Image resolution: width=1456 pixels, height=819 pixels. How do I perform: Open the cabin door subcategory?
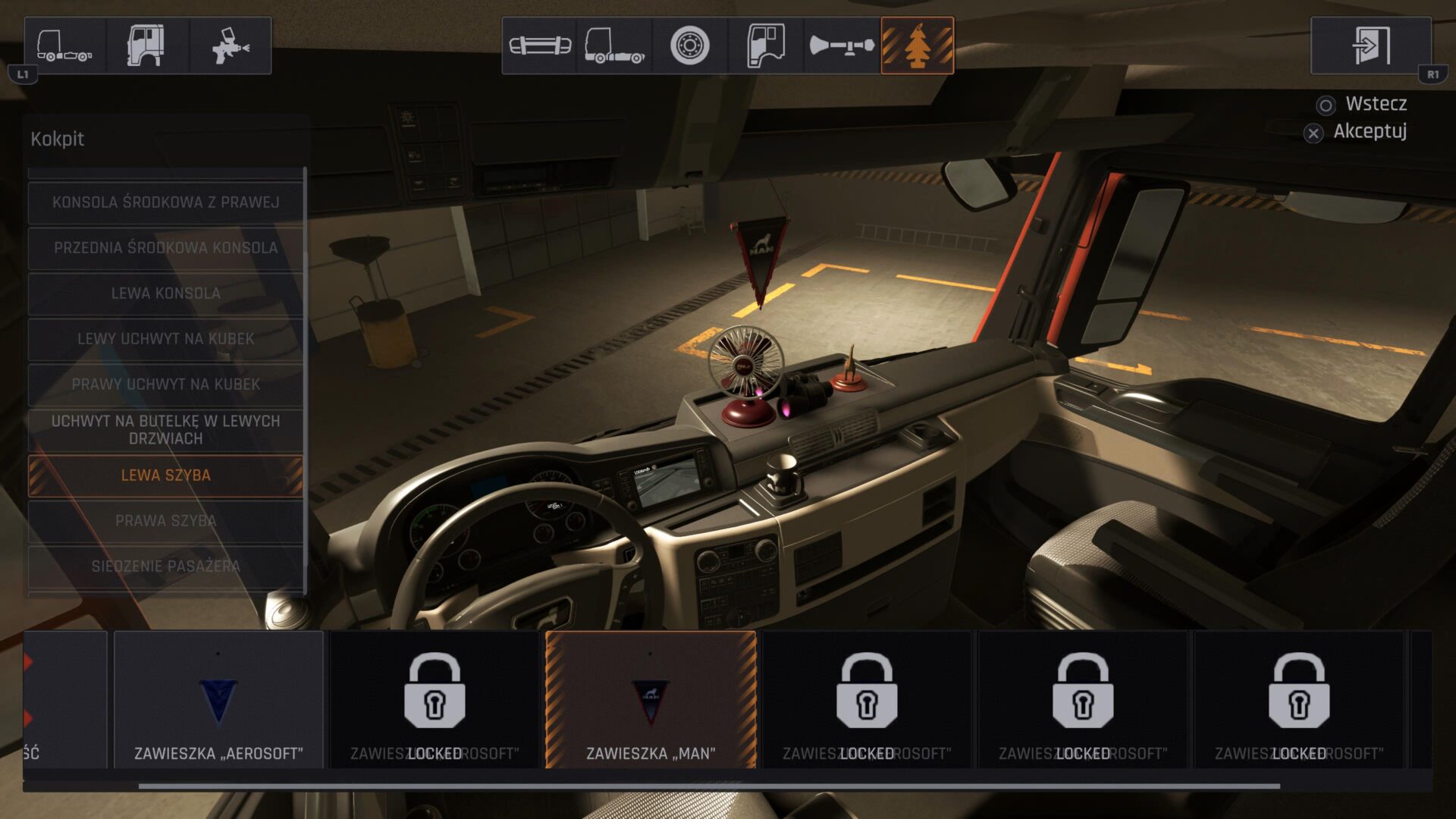tap(766, 45)
